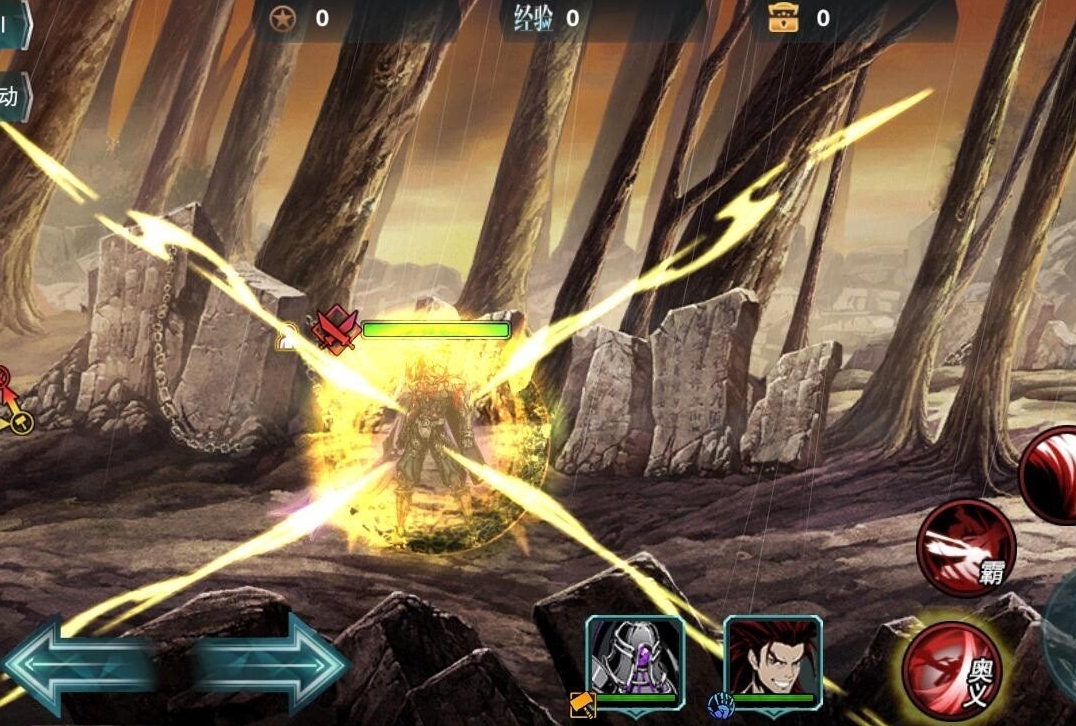1076x726 pixels.
Task: Select the silver armored knight portrait
Action: (x=635, y=655)
